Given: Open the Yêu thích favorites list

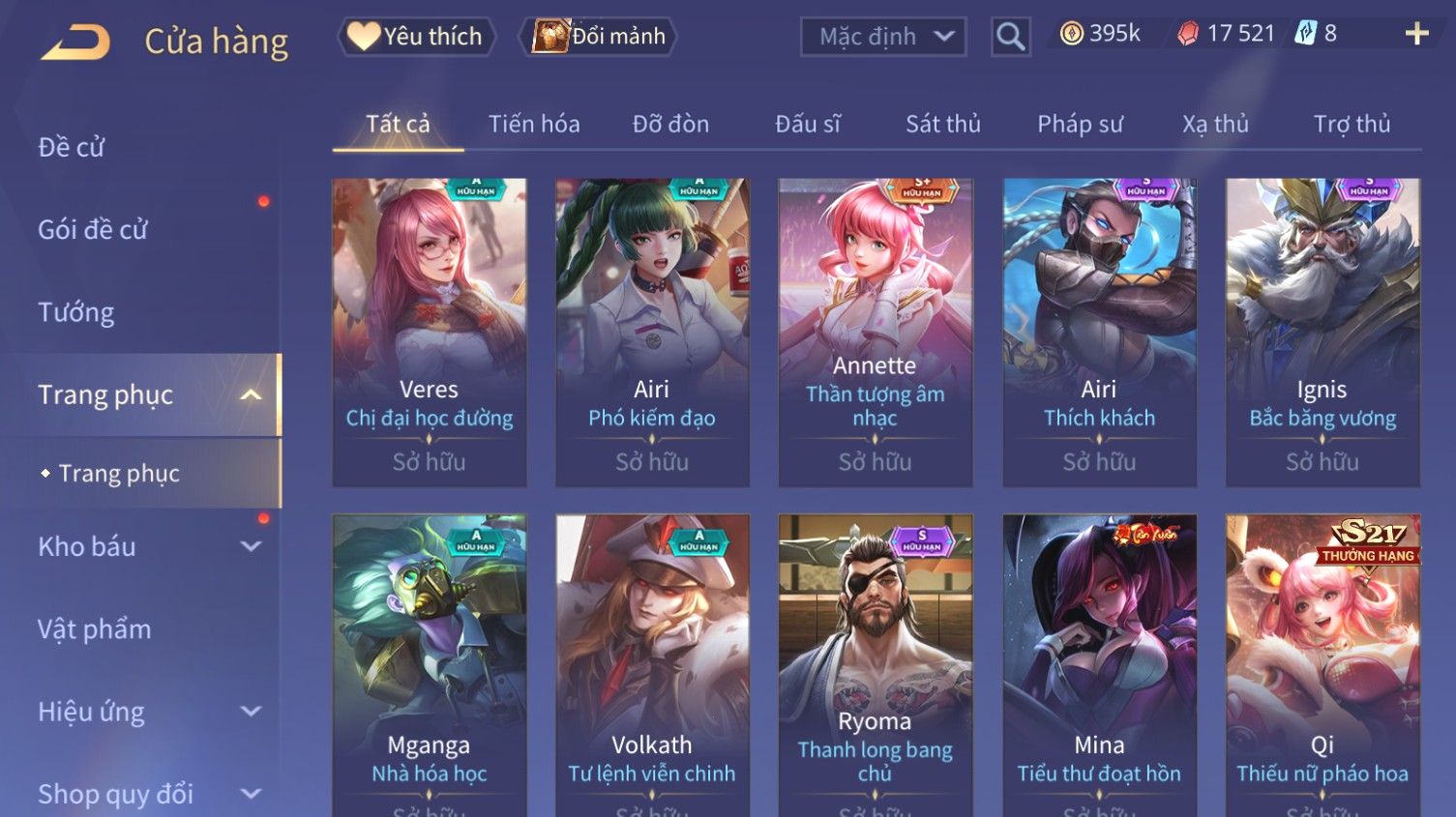Looking at the screenshot, I should [x=417, y=37].
